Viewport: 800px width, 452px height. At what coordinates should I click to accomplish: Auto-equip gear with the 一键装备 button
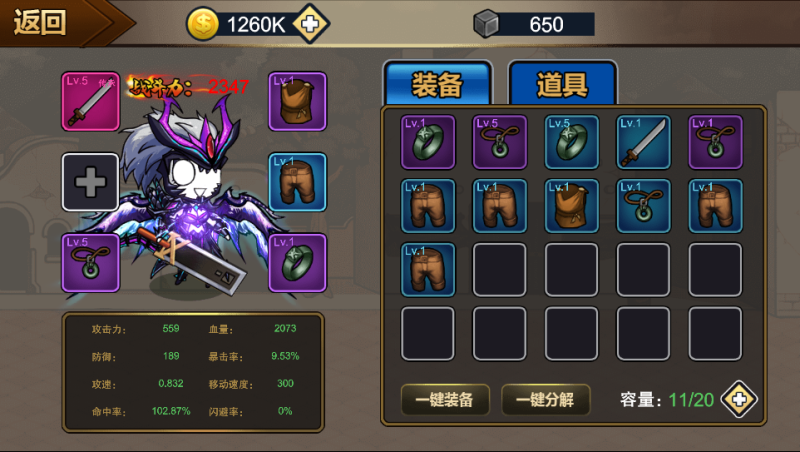pyautogui.click(x=445, y=400)
